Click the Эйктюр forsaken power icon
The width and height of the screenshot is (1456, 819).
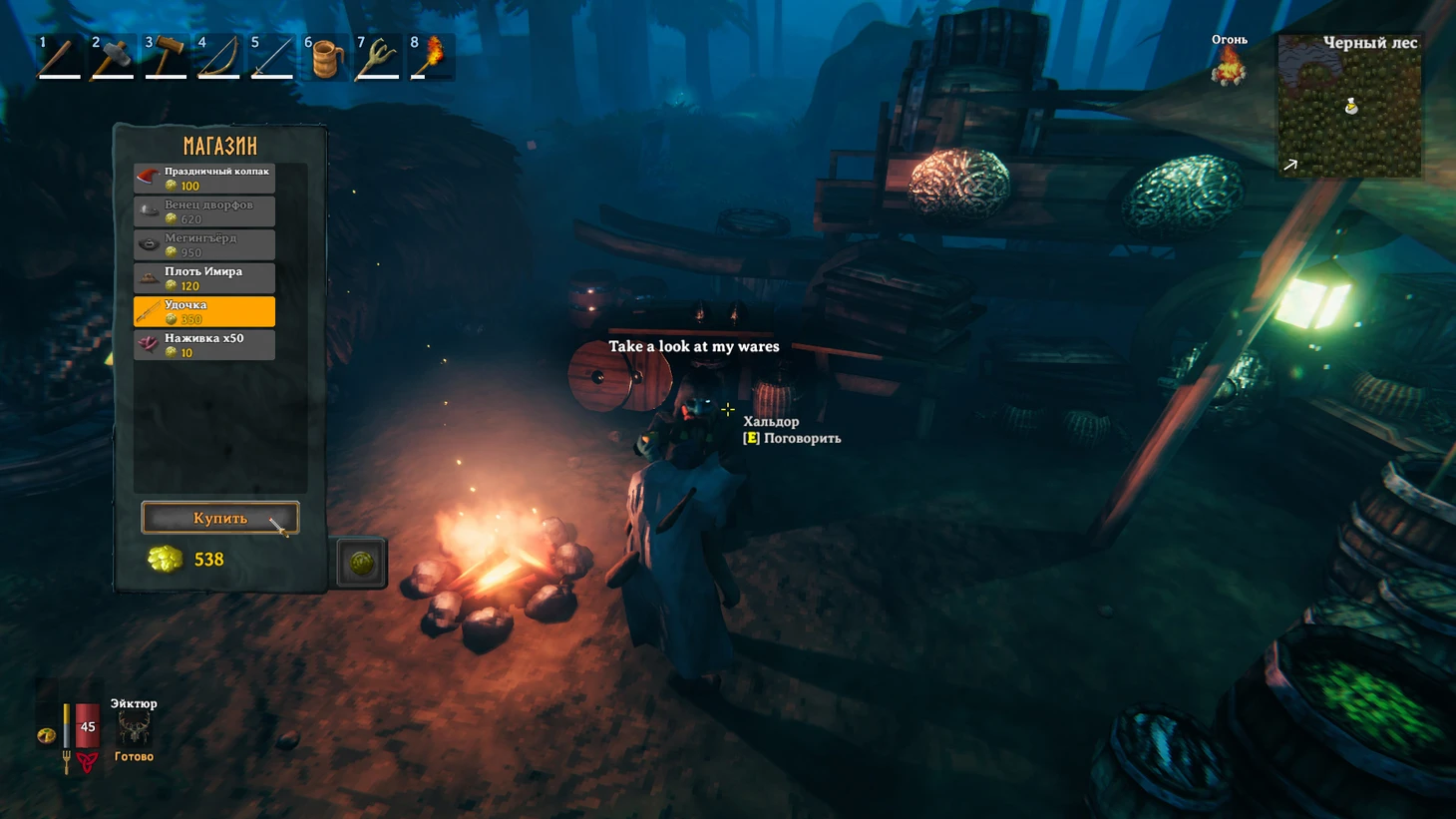134,729
